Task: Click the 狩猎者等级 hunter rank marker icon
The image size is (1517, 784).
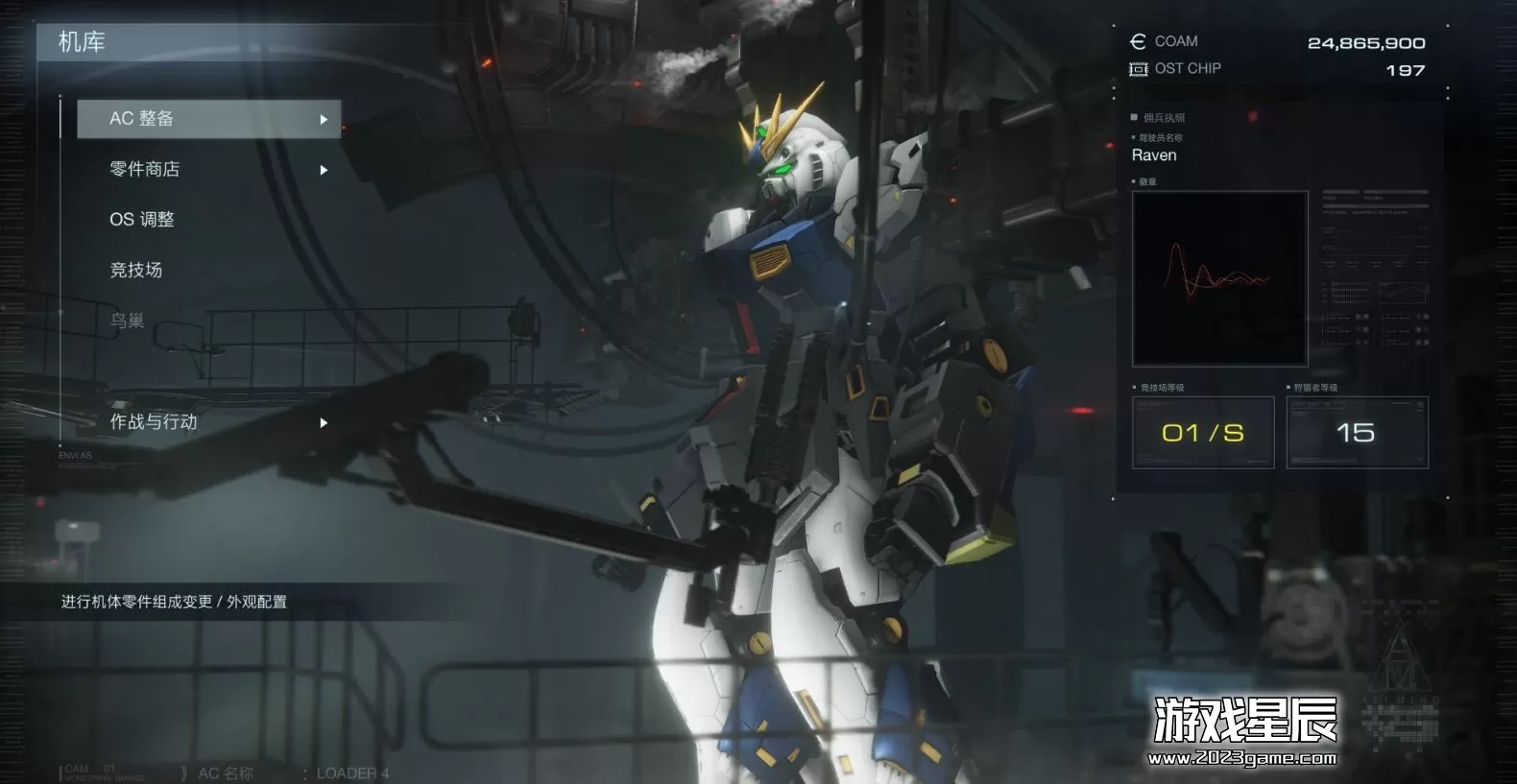Action: [1288, 388]
